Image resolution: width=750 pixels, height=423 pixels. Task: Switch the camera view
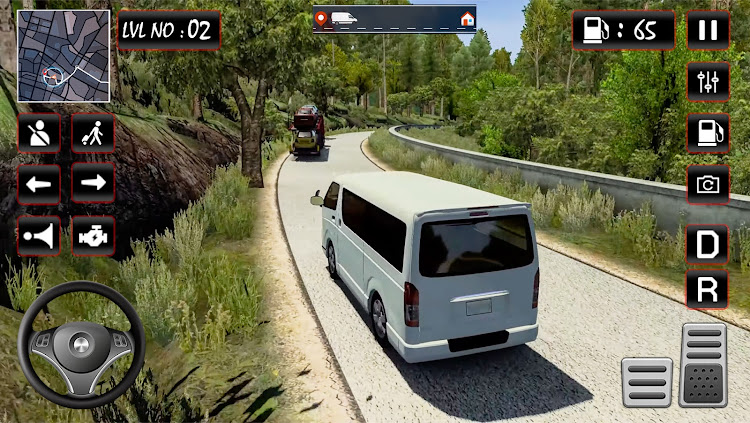[708, 184]
